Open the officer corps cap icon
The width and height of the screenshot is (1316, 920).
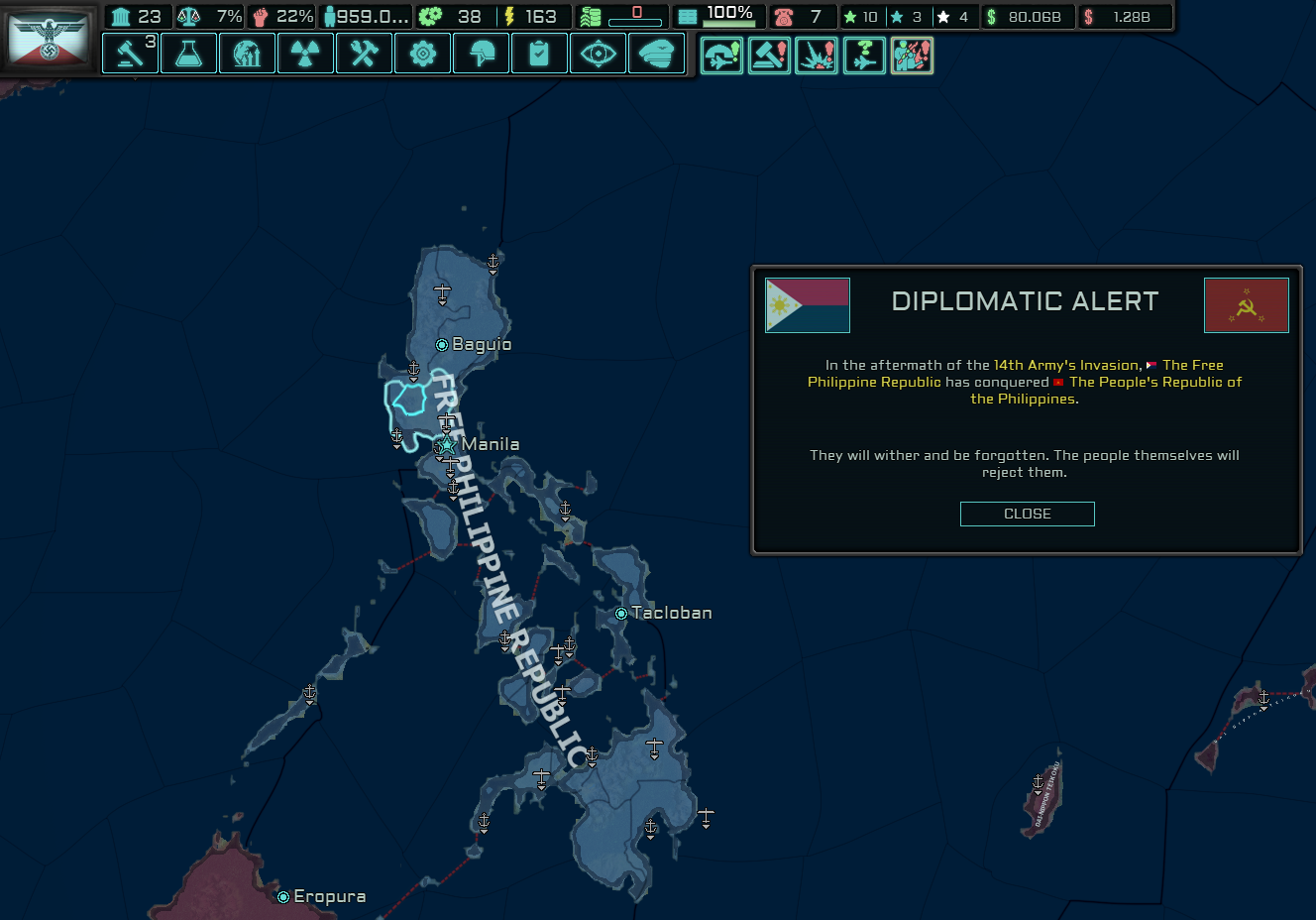[656, 54]
